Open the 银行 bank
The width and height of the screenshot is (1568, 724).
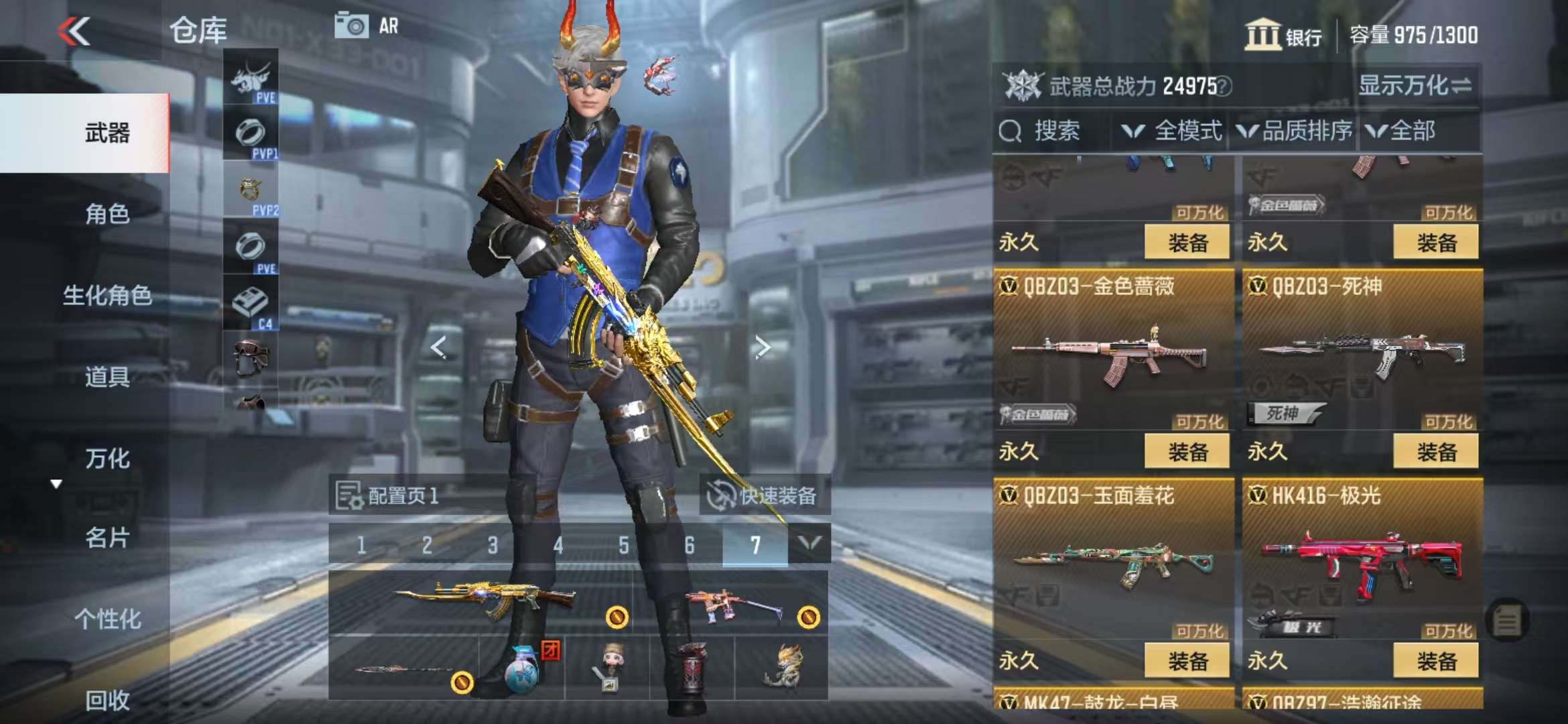[x=1283, y=35]
